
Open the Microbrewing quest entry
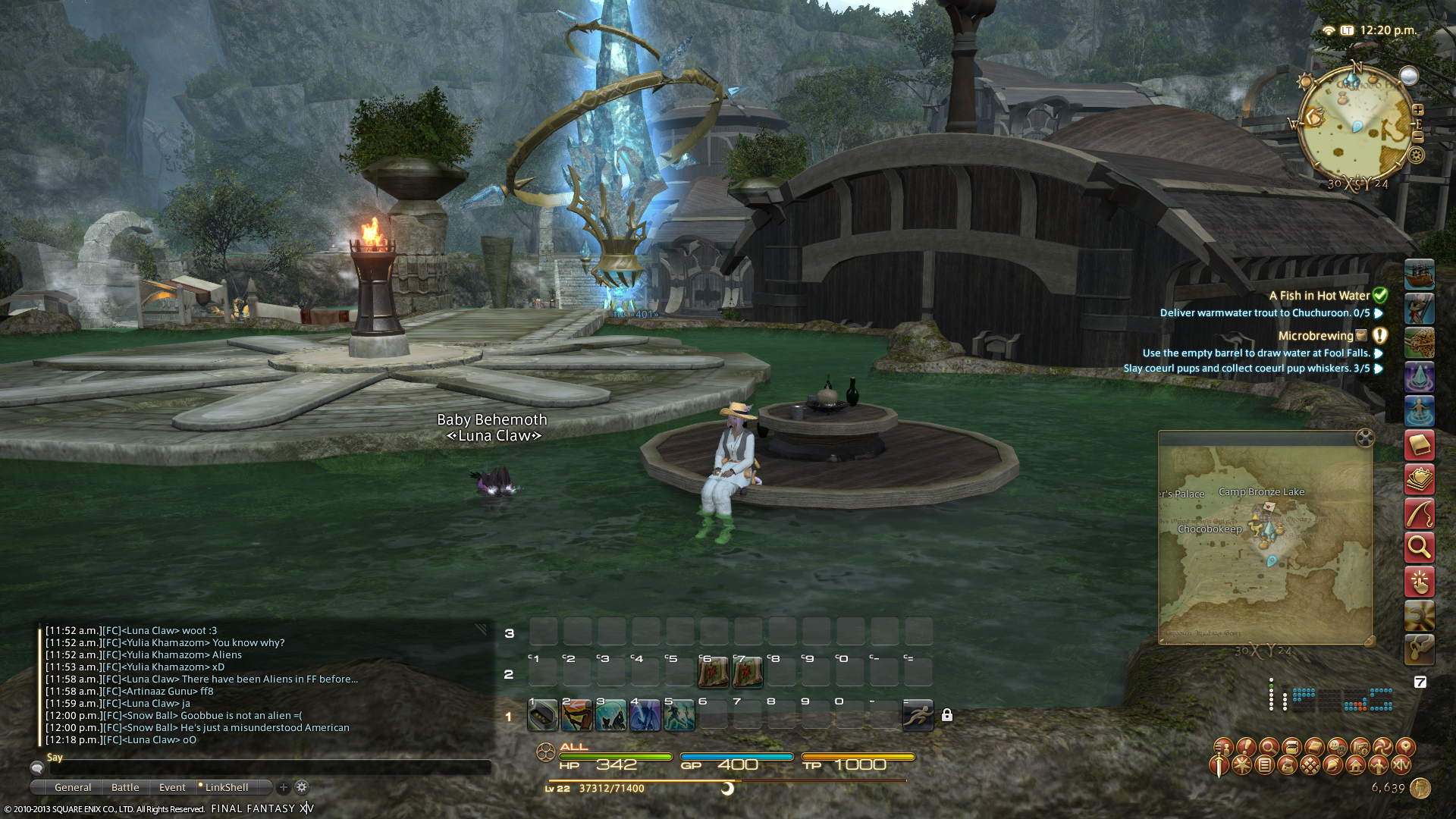point(1316,336)
